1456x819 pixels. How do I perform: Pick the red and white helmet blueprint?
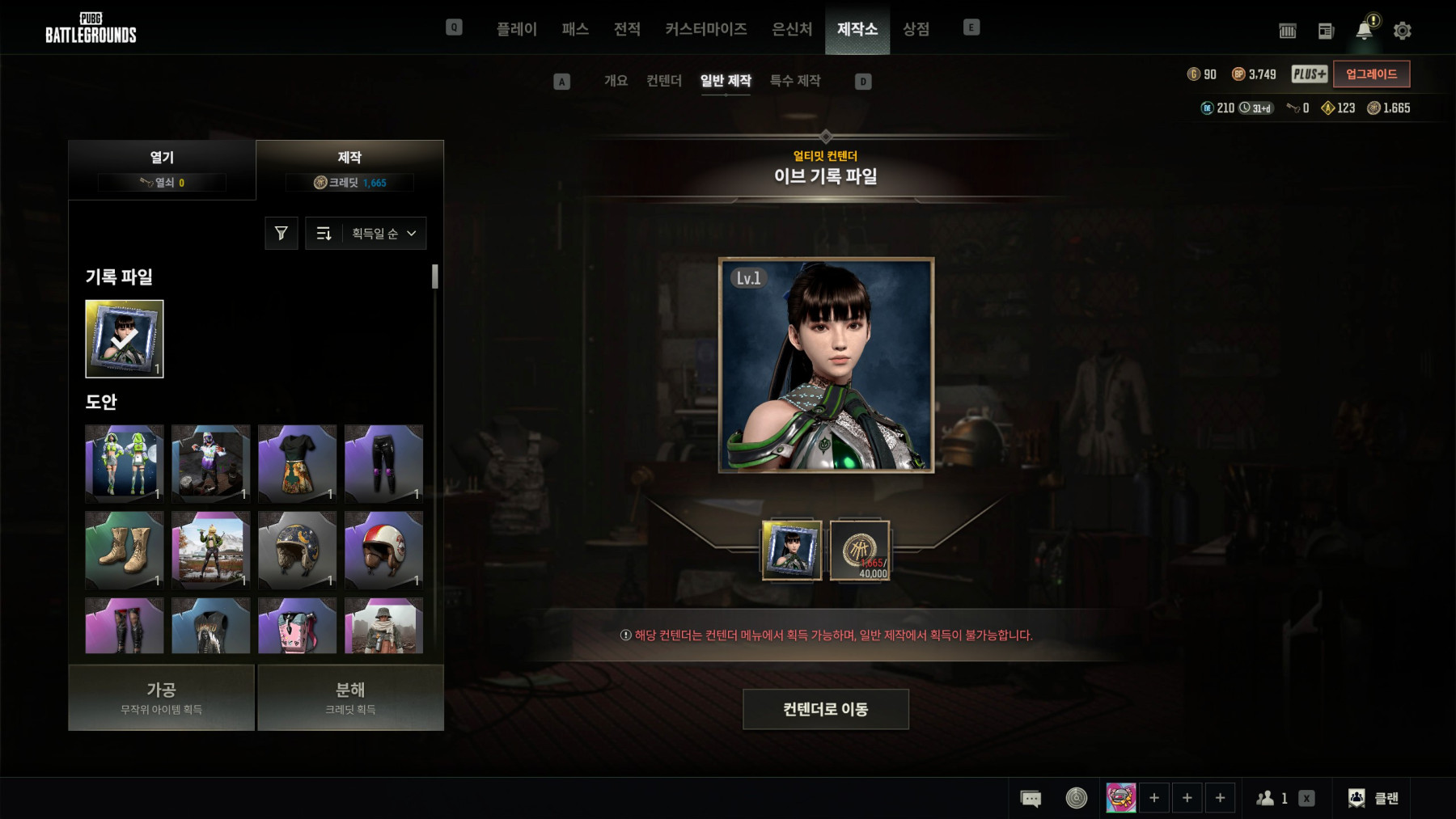click(383, 549)
